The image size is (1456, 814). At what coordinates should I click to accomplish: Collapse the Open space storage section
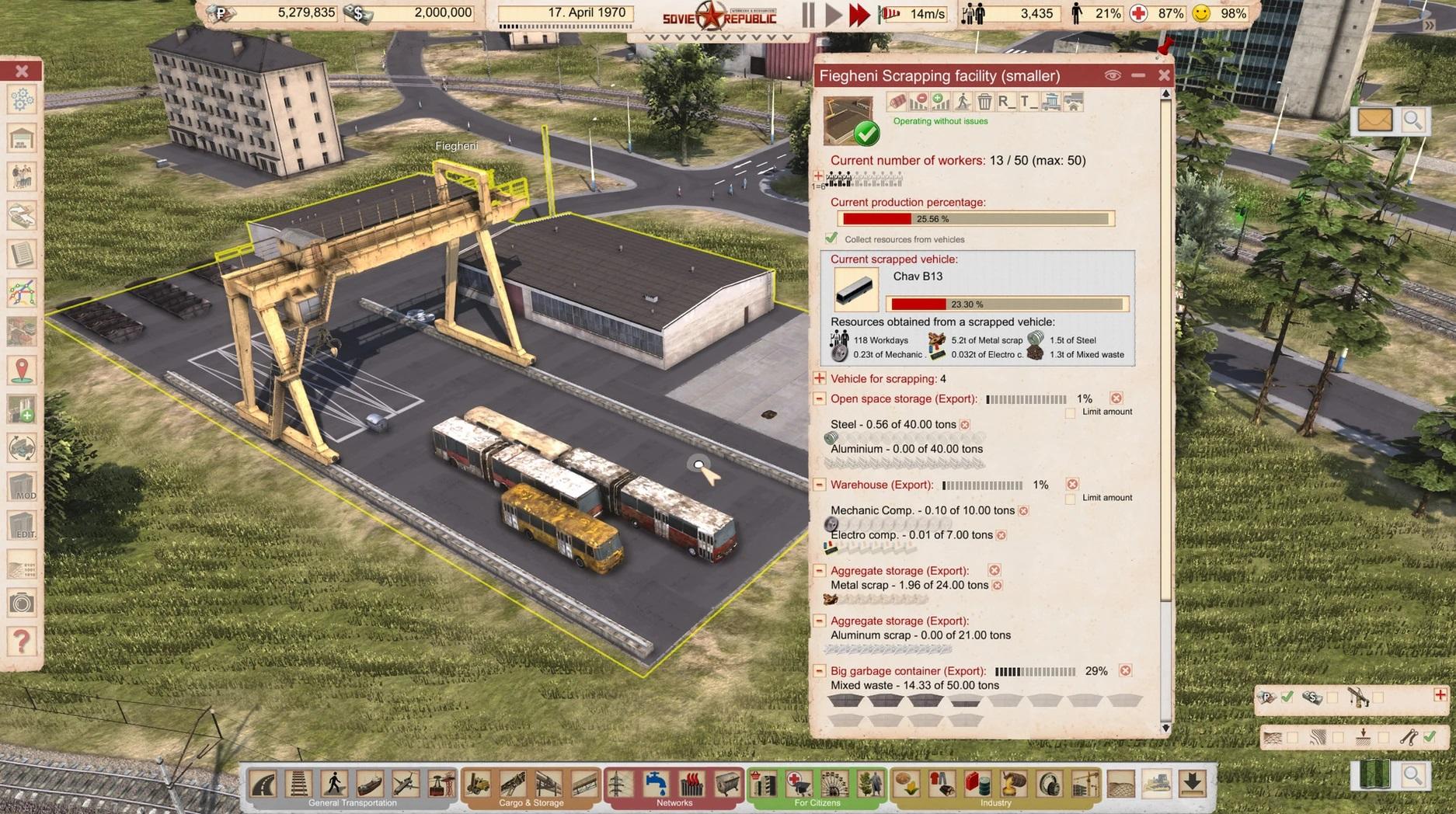pos(819,398)
